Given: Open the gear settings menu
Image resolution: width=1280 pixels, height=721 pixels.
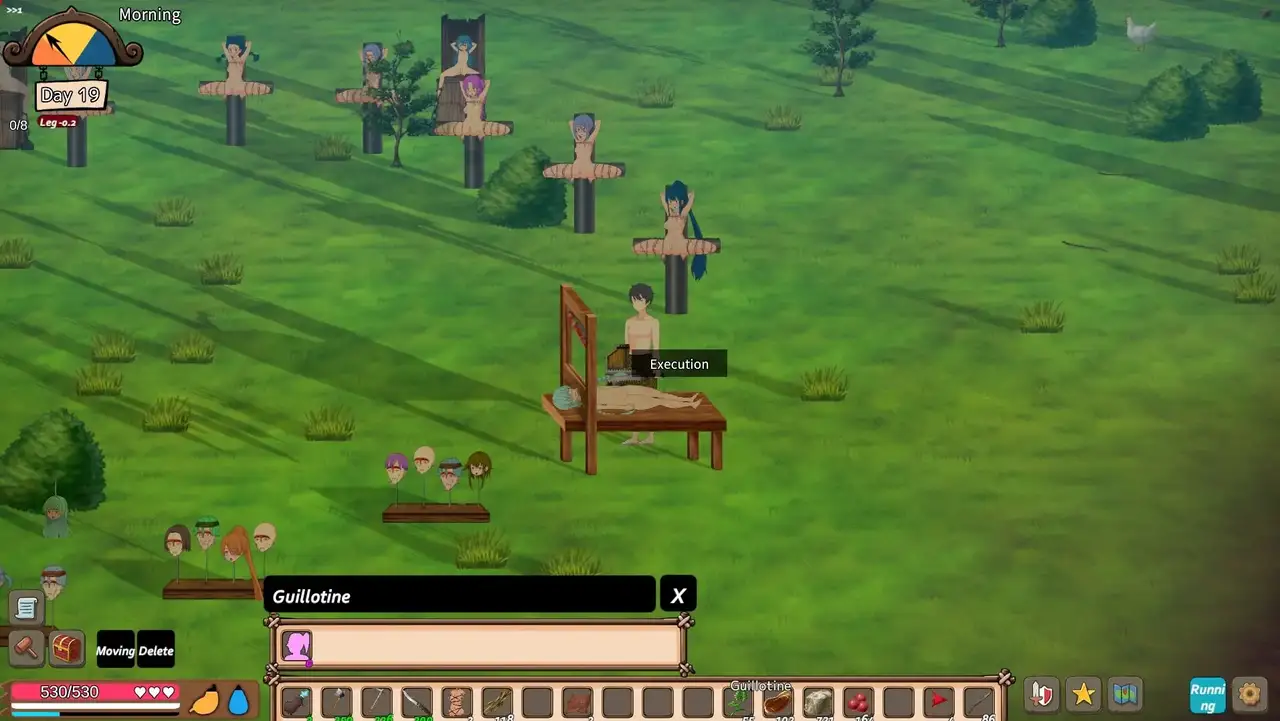Looking at the screenshot, I should pyautogui.click(x=1249, y=693).
